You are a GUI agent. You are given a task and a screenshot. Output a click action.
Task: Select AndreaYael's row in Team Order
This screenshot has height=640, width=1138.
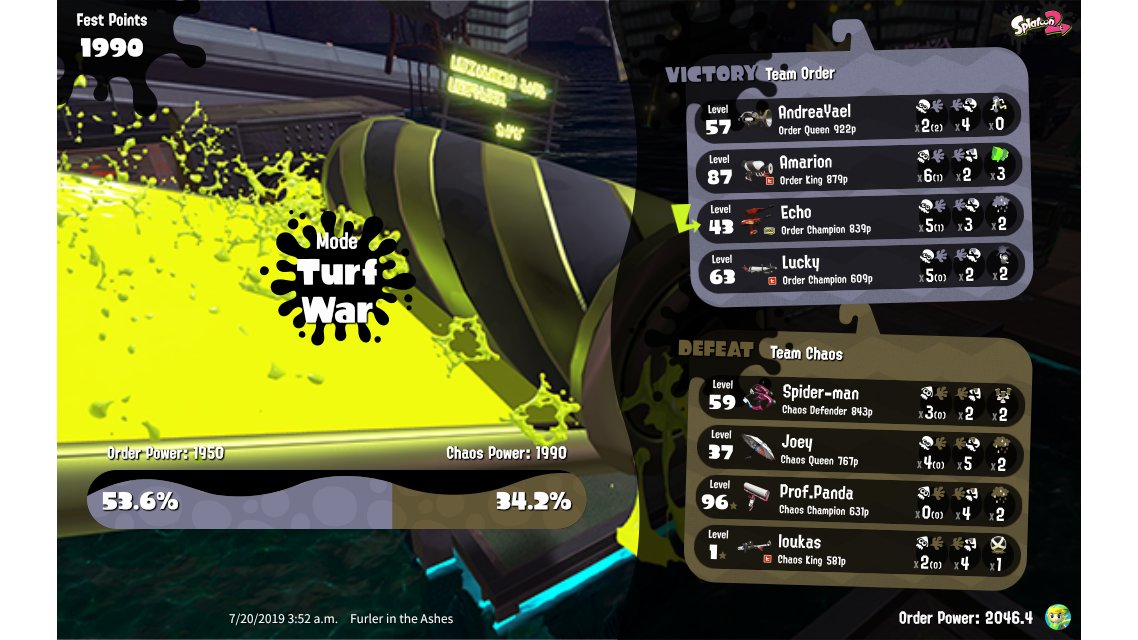[858, 118]
